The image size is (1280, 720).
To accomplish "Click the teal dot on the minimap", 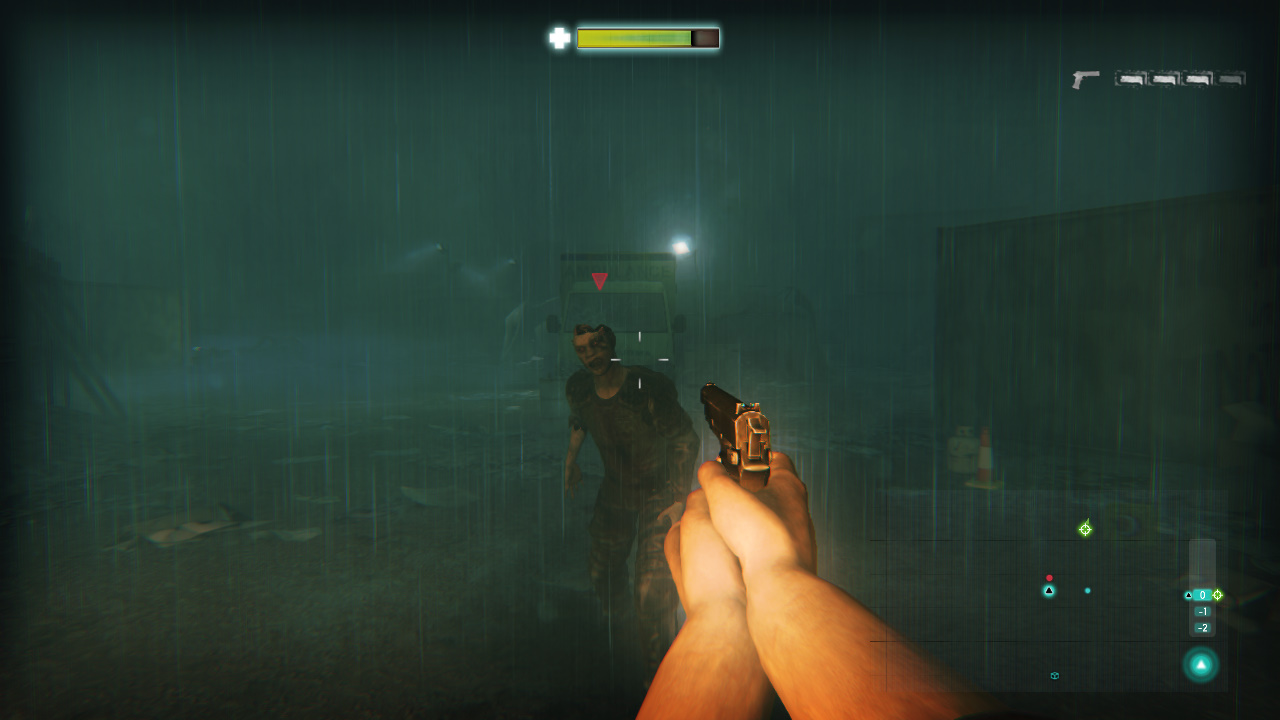I will coord(1088,591).
